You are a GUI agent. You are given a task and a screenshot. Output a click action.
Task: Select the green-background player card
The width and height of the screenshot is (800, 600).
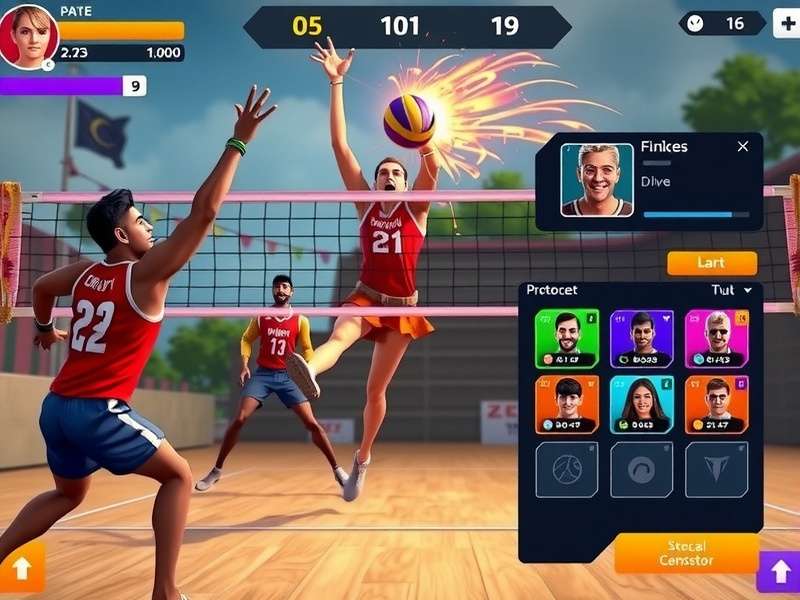567,338
